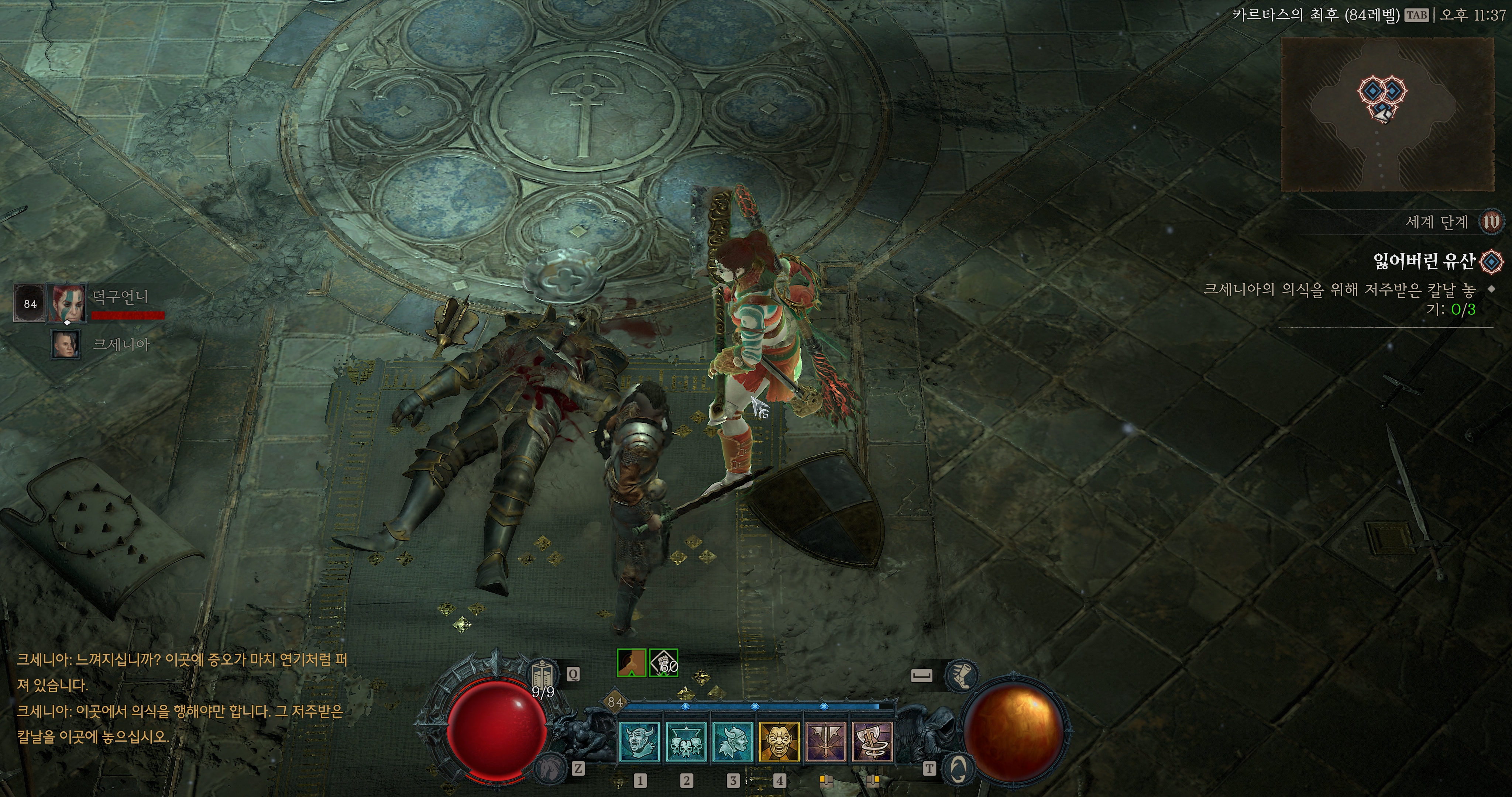Screen dimensions: 1512x797
Task: Trigger the winged helmet shout skill
Action: (732, 742)
